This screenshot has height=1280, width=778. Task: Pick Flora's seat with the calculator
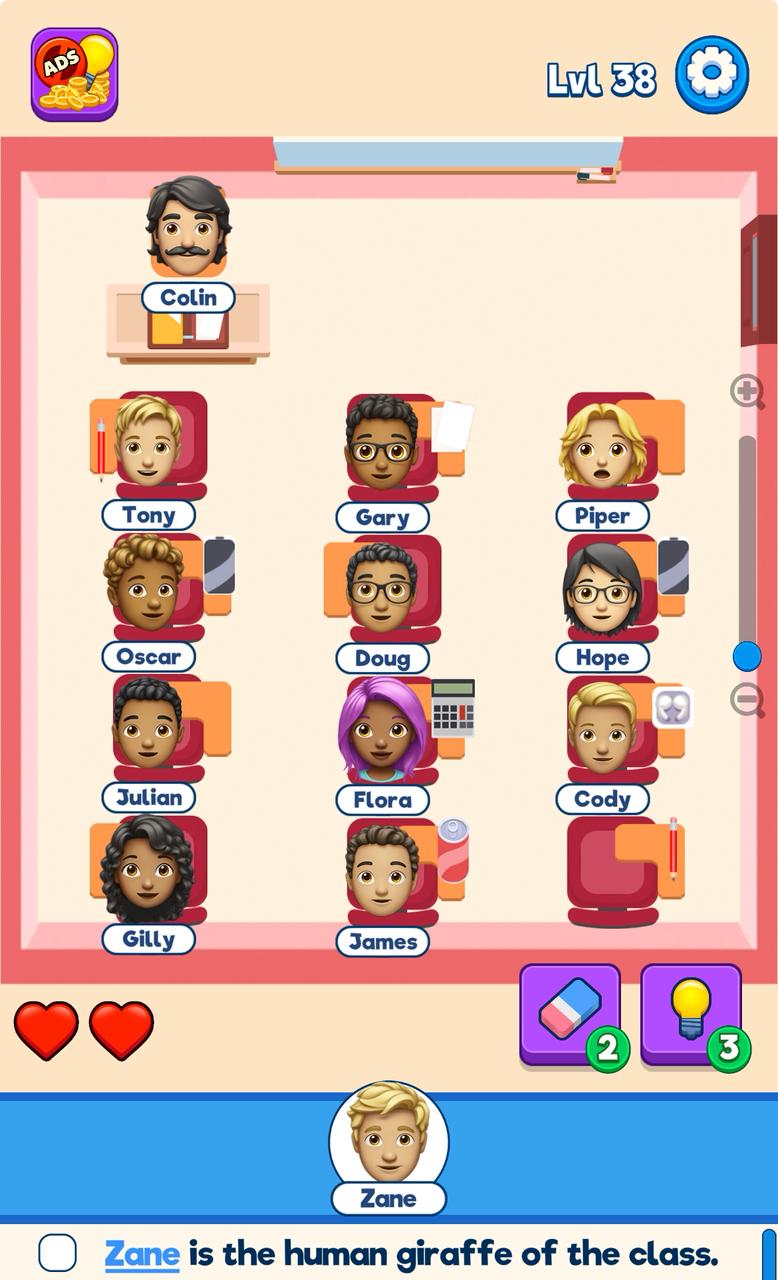(383, 730)
